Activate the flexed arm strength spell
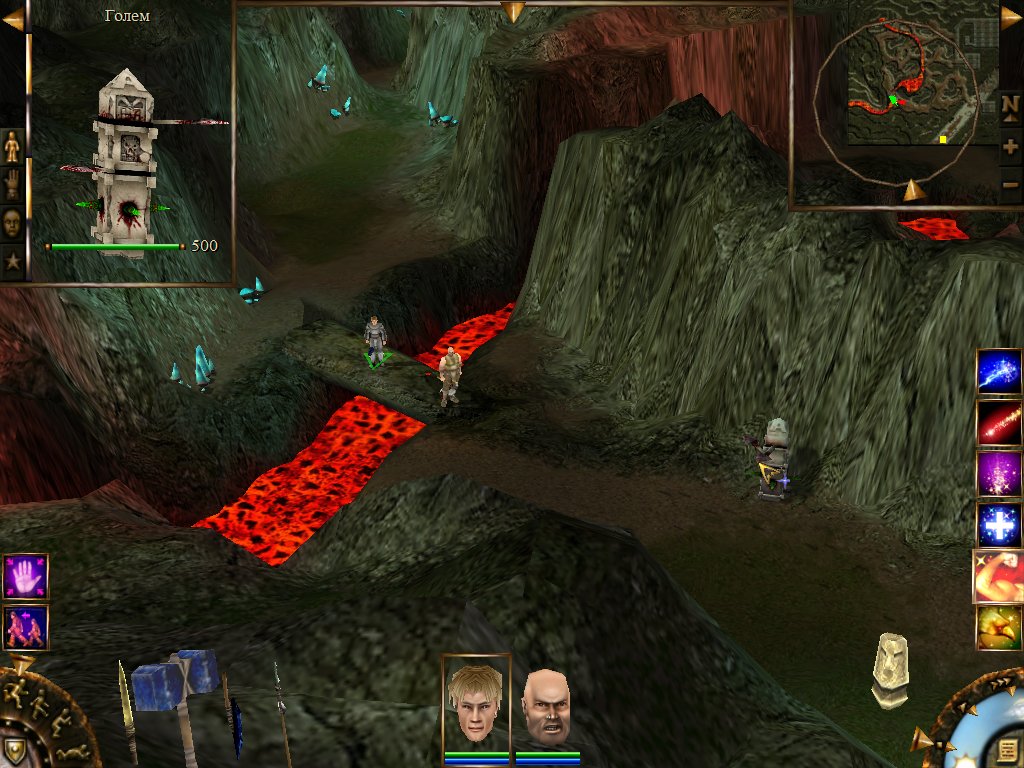 pyautogui.click(x=999, y=577)
